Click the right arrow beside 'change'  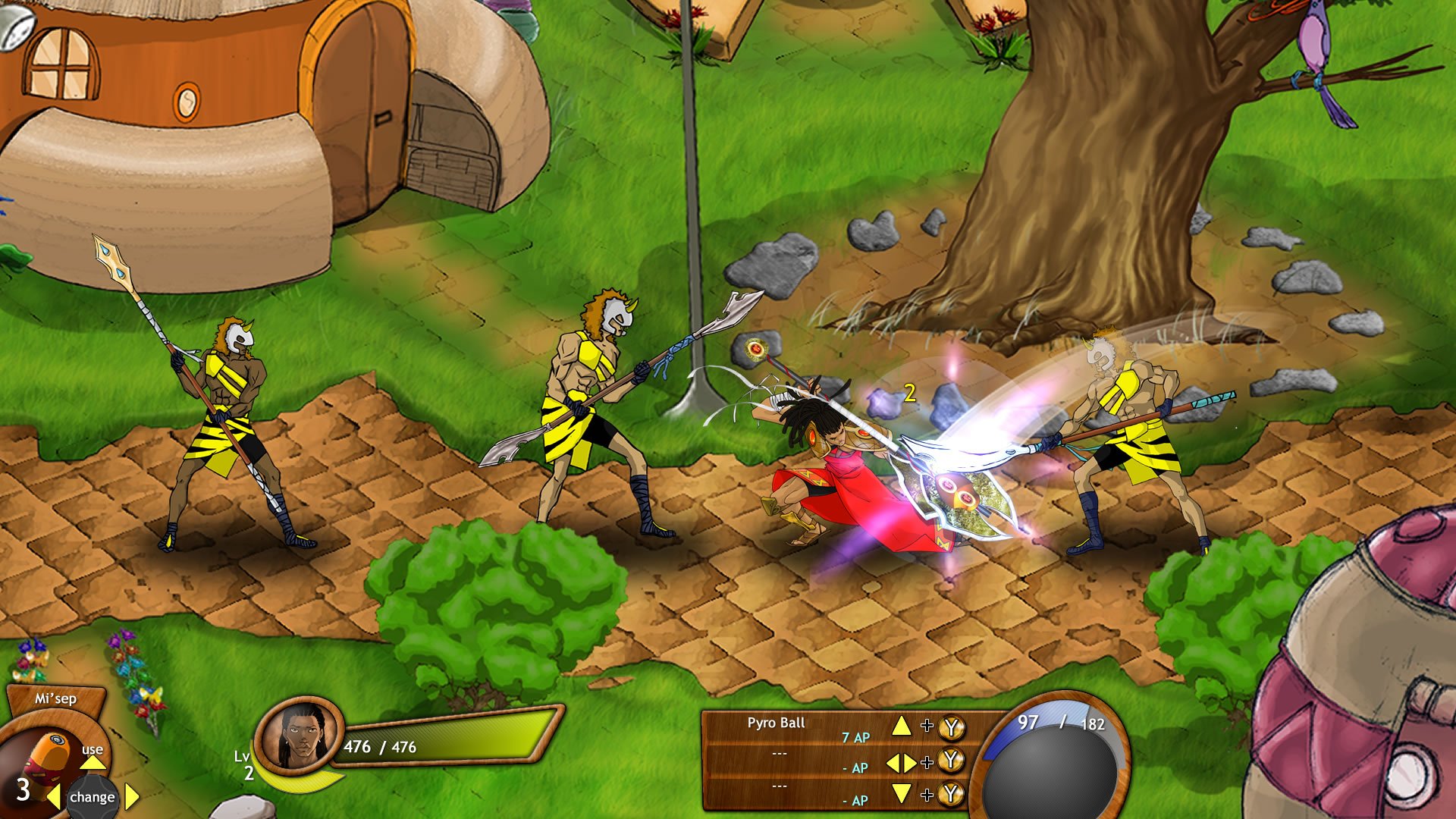point(130,796)
